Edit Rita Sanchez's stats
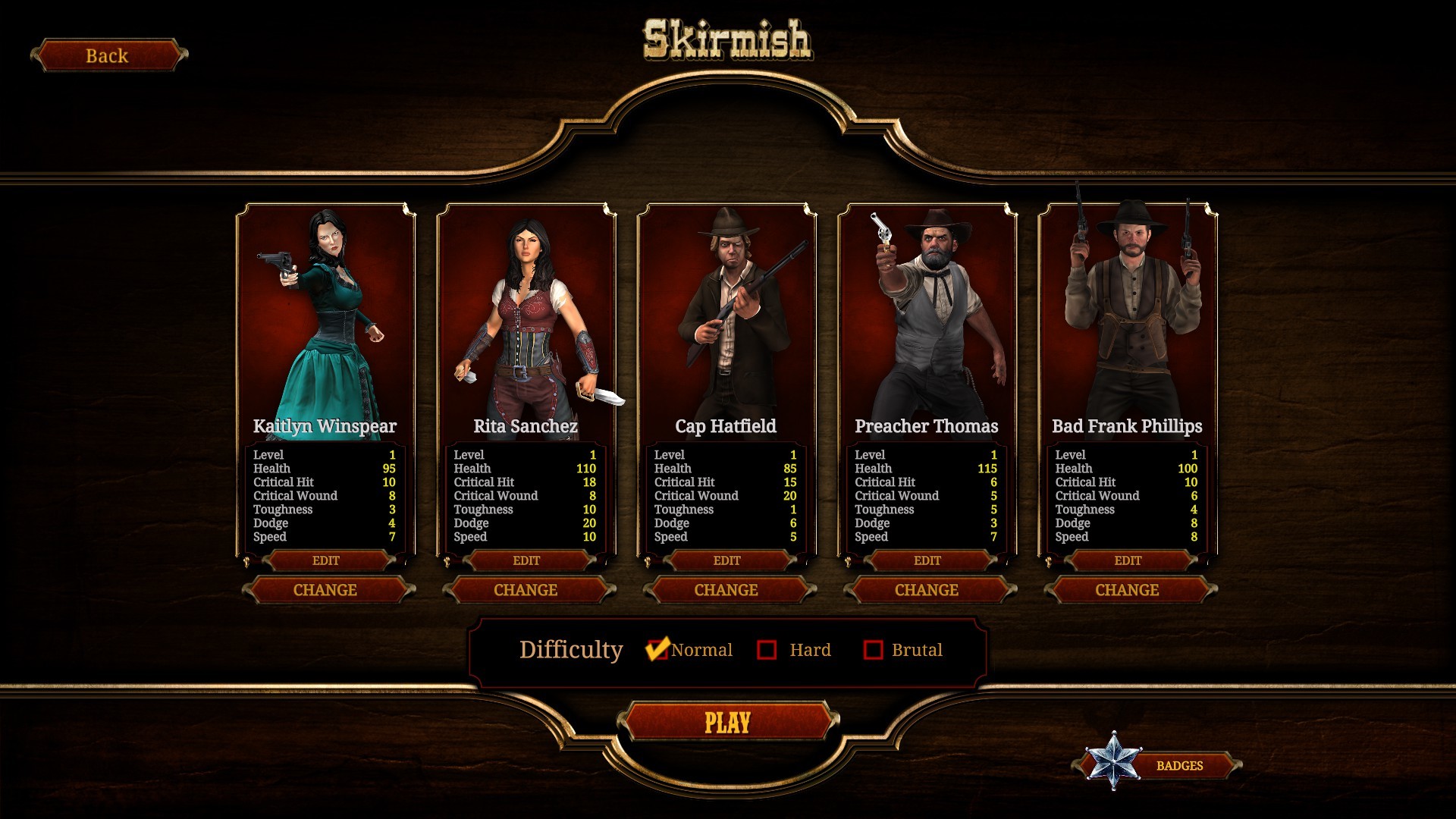Screen dimensions: 1456x819 [526, 560]
